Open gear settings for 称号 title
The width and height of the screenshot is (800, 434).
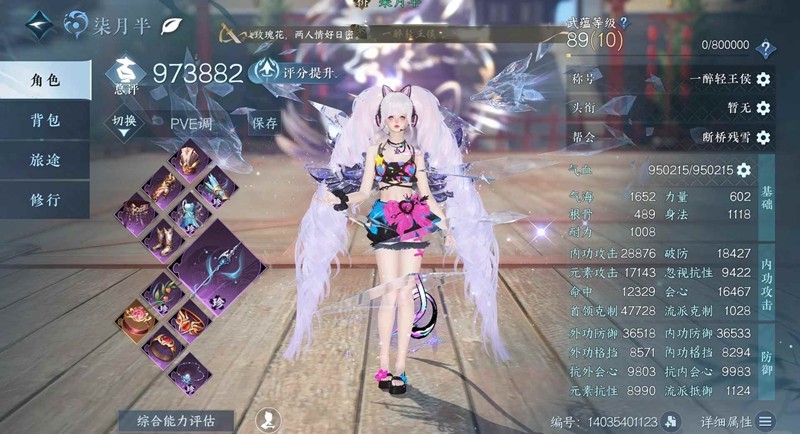point(763,79)
